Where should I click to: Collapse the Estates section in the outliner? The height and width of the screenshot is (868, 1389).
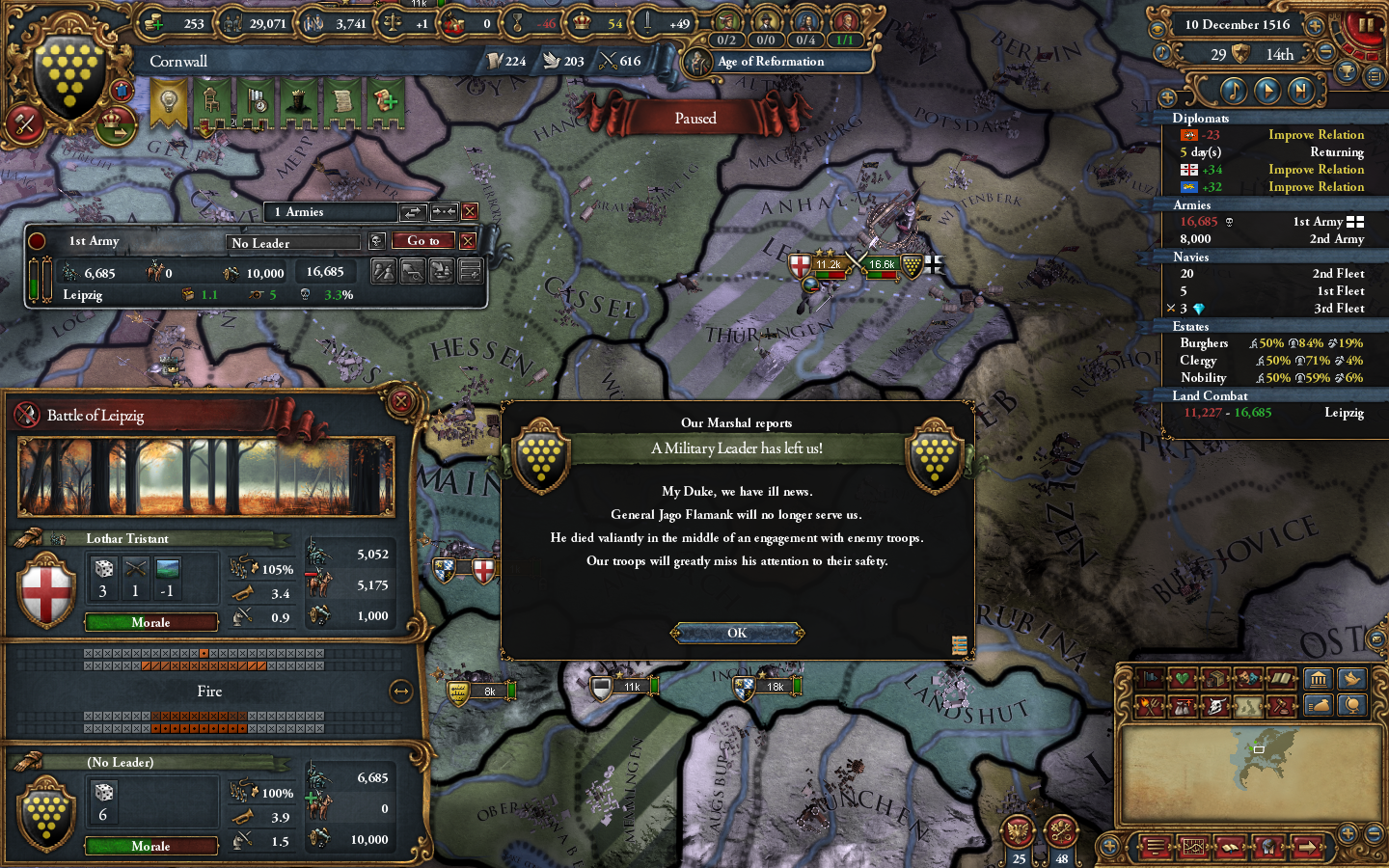[1194, 326]
